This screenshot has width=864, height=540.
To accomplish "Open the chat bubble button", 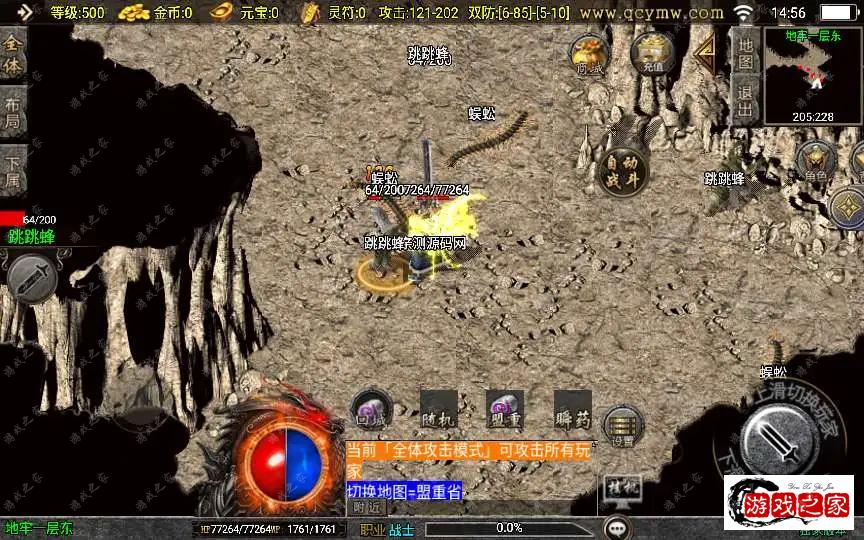I will click(x=617, y=527).
